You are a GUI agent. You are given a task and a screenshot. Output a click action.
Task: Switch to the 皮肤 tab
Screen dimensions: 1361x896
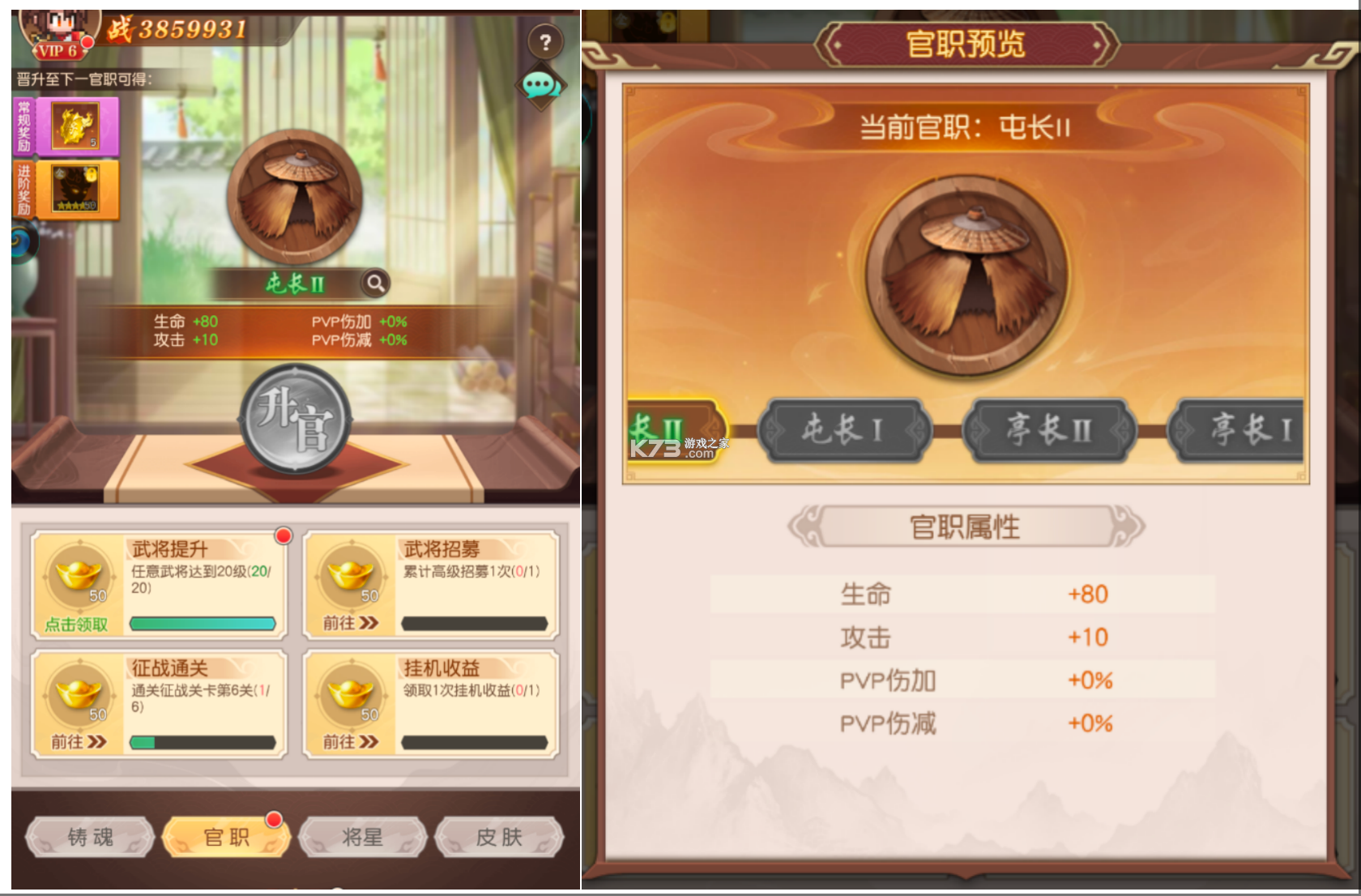click(x=498, y=838)
